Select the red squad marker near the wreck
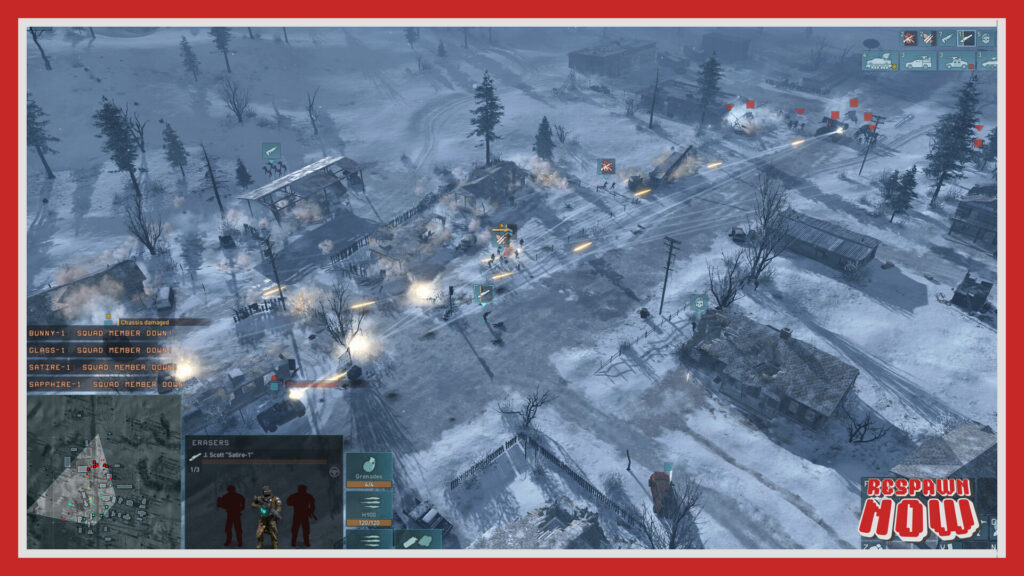The height and width of the screenshot is (576, 1024). [x=606, y=166]
